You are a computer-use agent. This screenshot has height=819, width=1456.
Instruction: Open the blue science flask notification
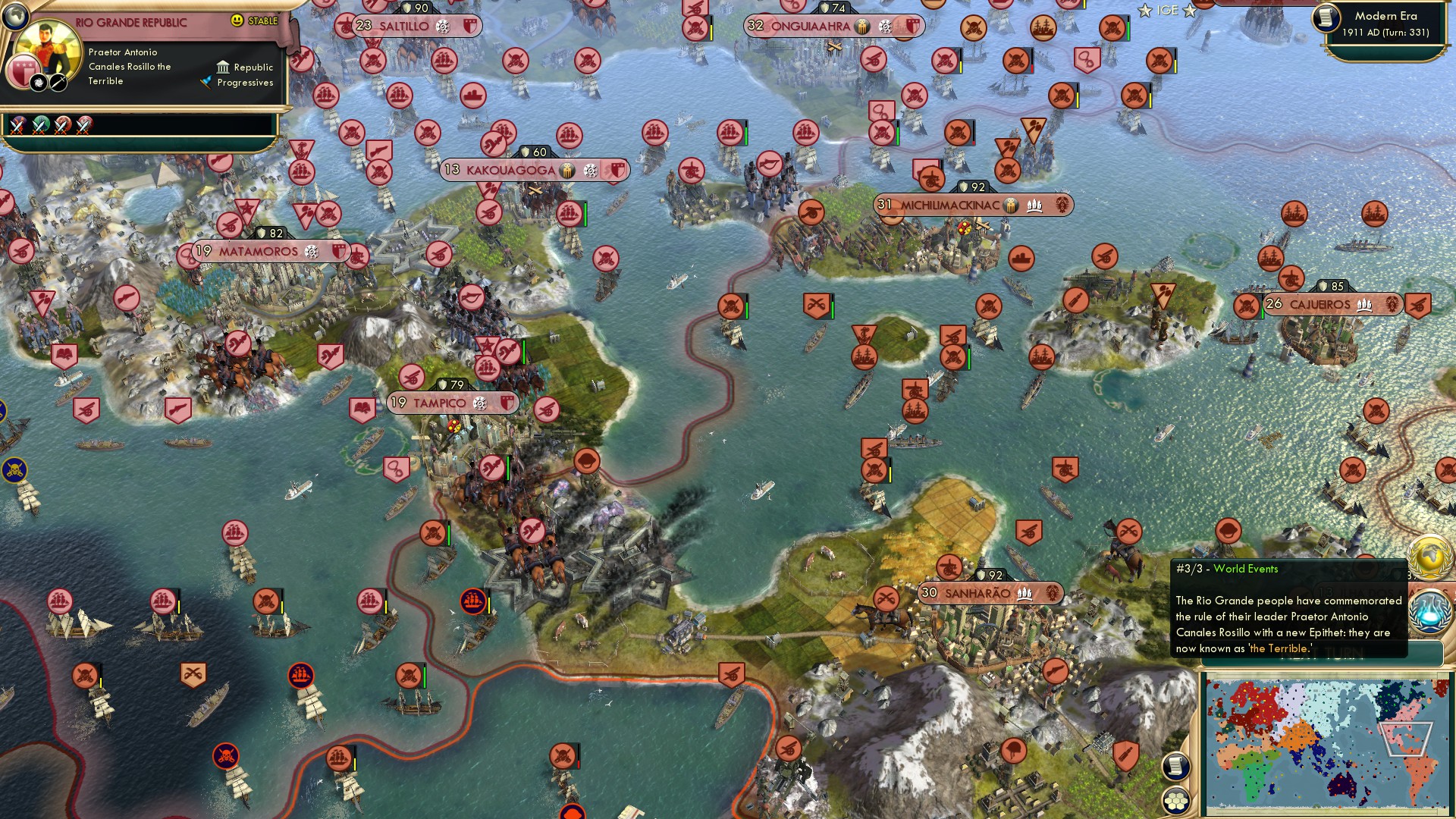1430,611
